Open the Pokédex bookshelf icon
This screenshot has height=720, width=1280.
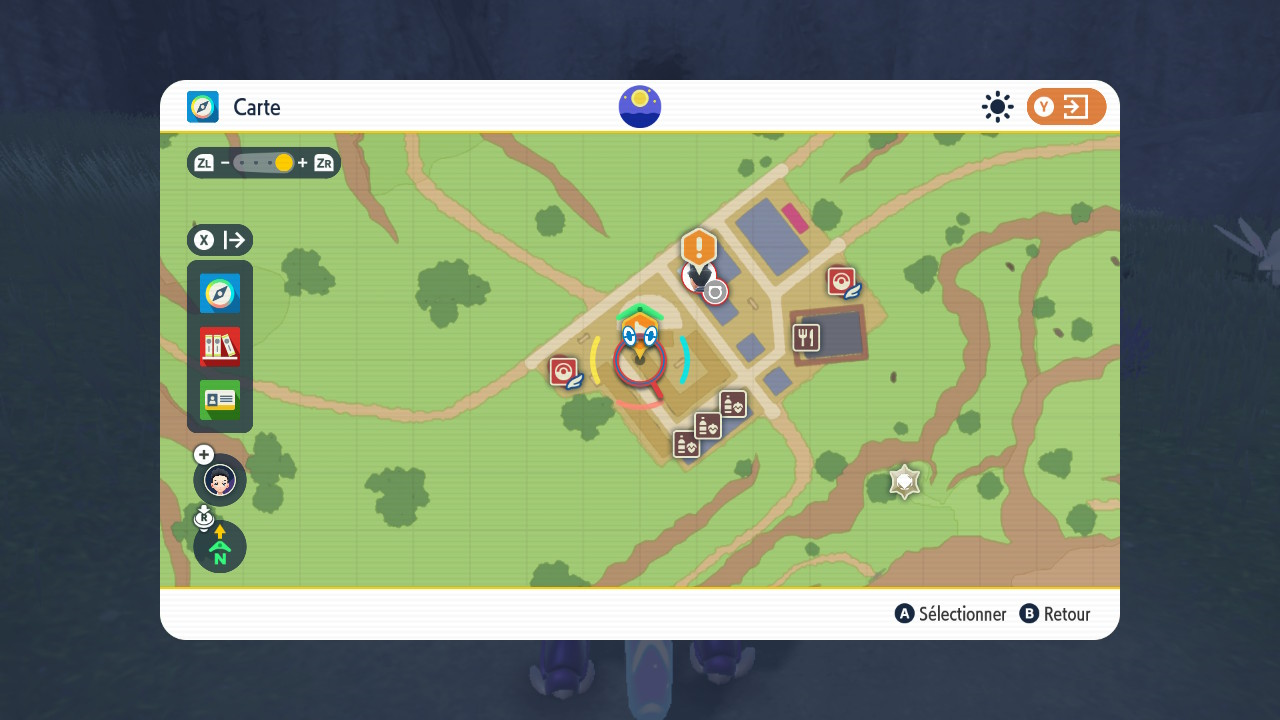pyautogui.click(x=220, y=347)
